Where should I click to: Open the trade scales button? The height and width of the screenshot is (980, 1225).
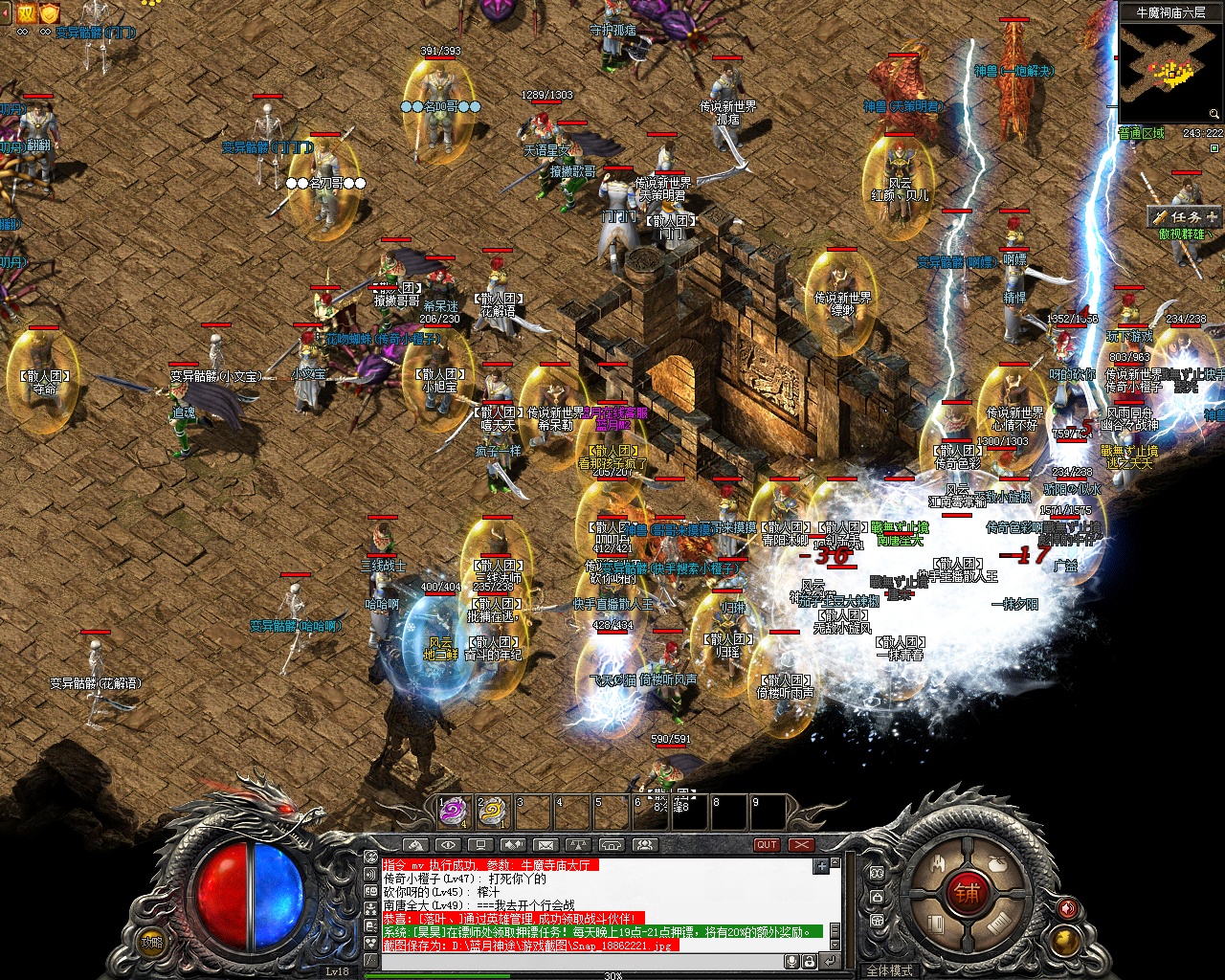pos(578,845)
